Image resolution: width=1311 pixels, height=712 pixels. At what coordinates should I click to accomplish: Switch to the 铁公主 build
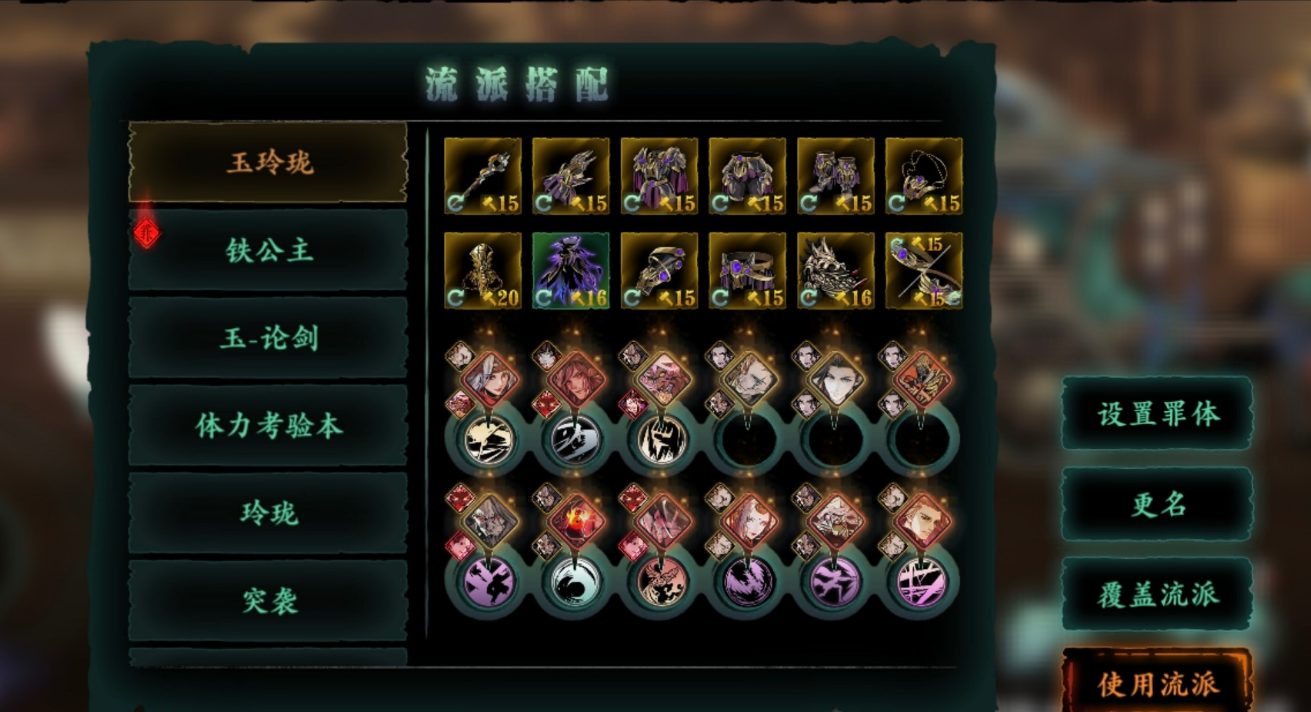point(268,250)
